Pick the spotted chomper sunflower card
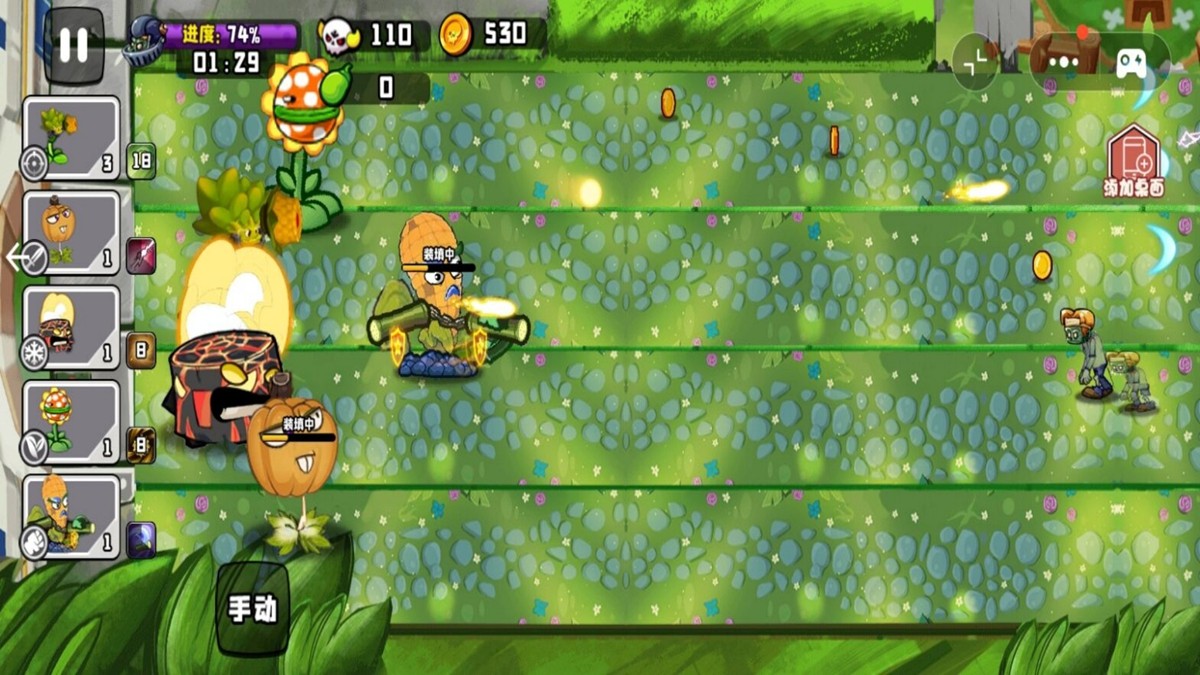 (71, 421)
